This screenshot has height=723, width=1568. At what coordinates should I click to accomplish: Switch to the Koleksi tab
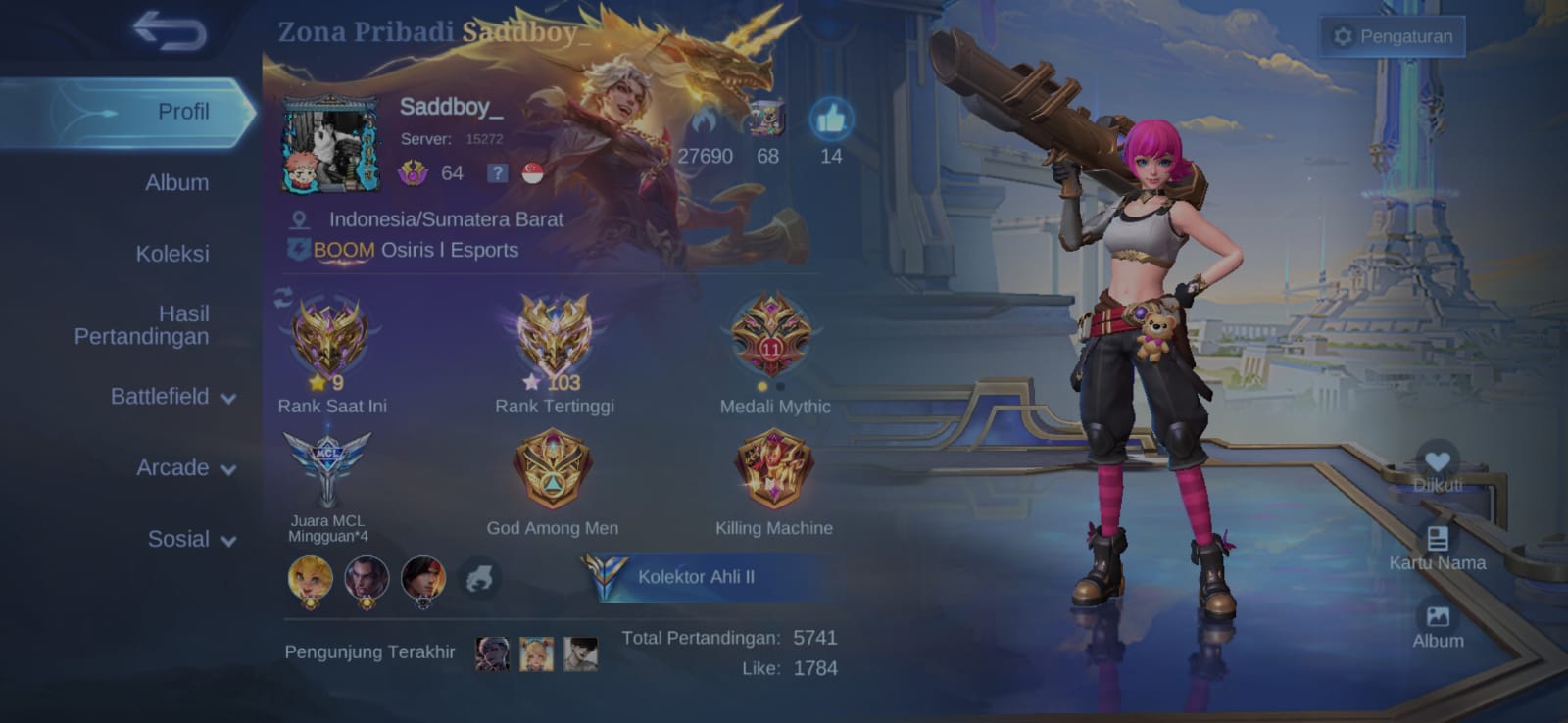(x=172, y=254)
